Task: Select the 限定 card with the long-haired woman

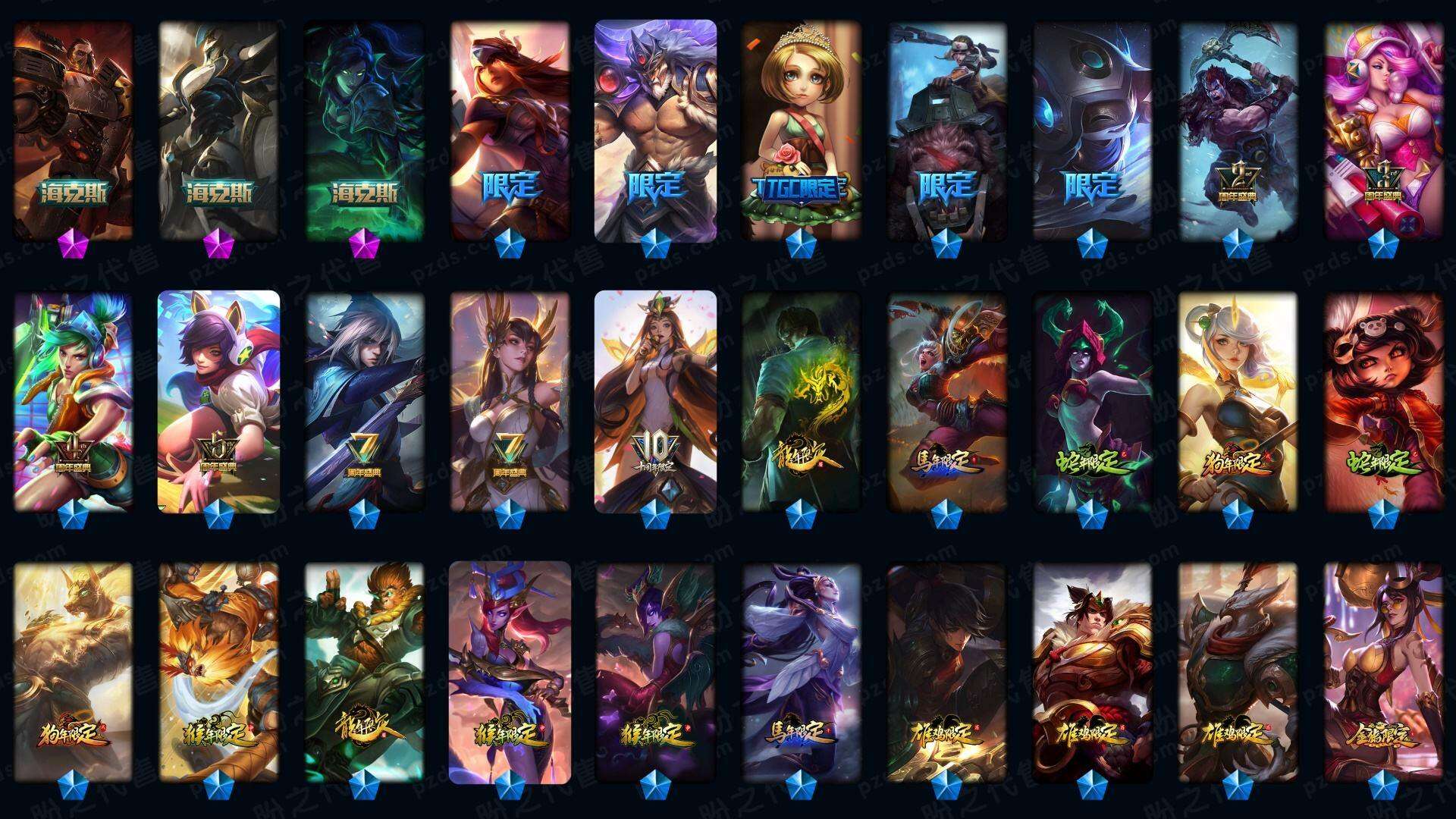Action: coord(510,130)
